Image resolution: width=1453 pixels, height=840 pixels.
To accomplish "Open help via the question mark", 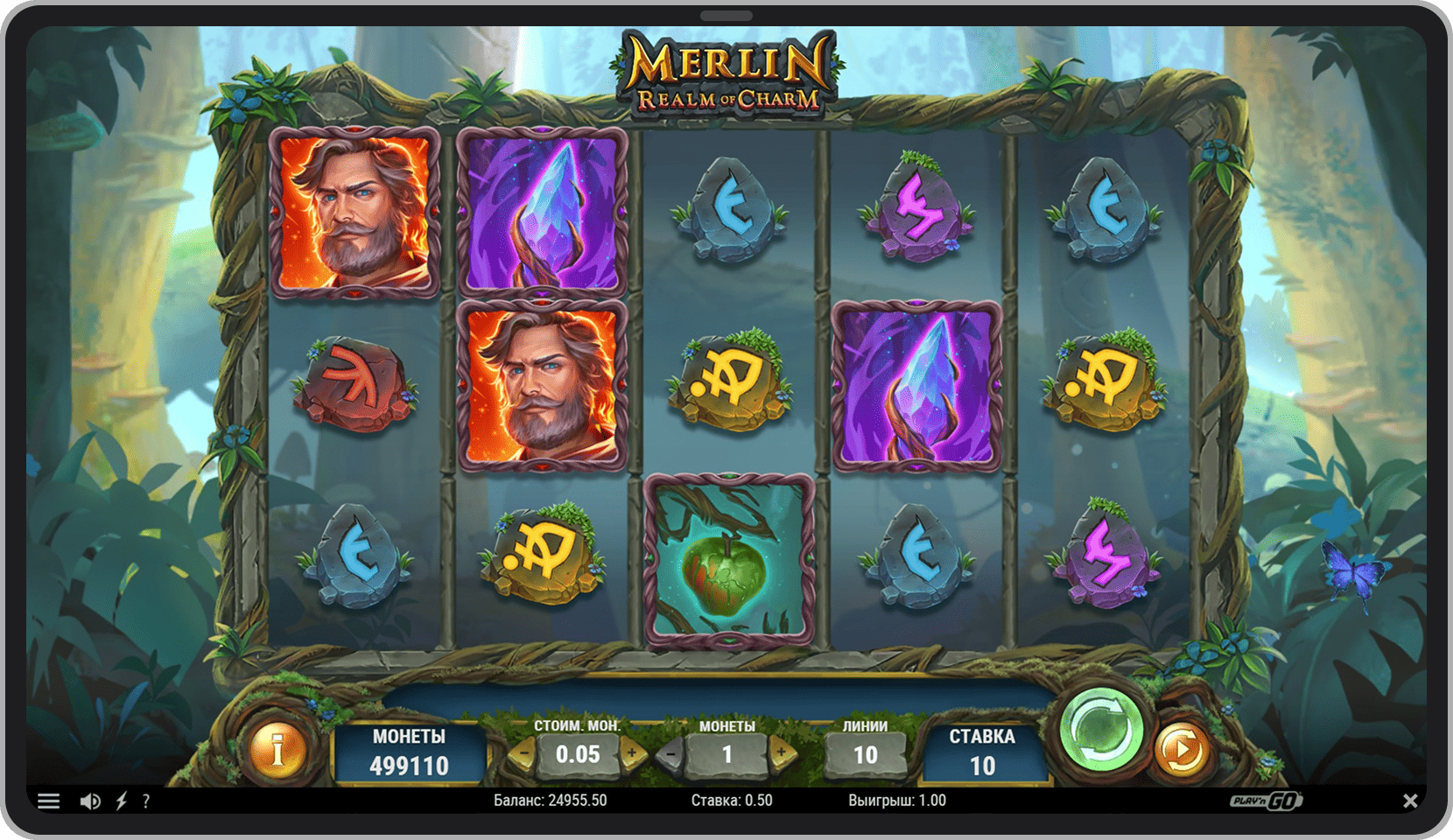I will pos(146,801).
